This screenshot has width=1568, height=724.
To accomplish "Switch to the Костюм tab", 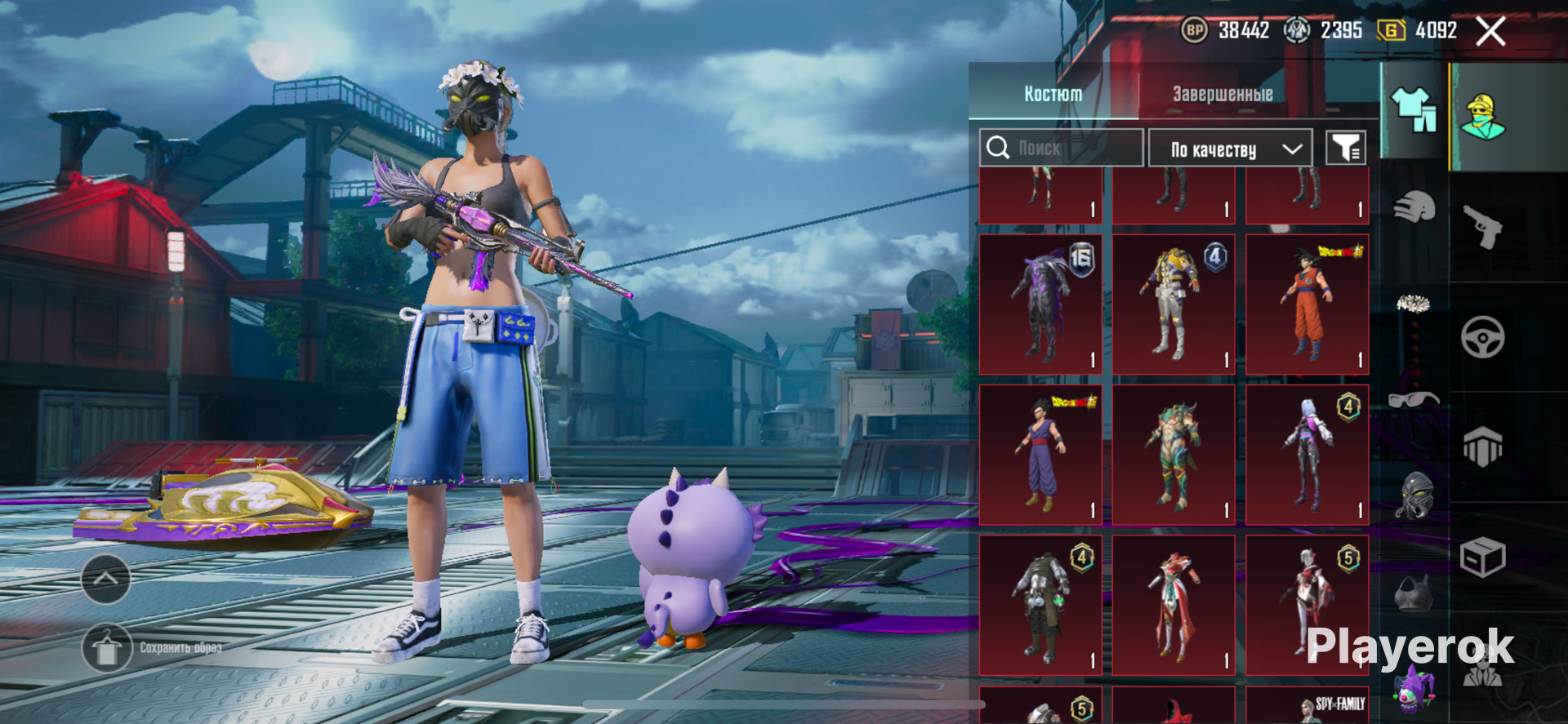I will (1053, 94).
